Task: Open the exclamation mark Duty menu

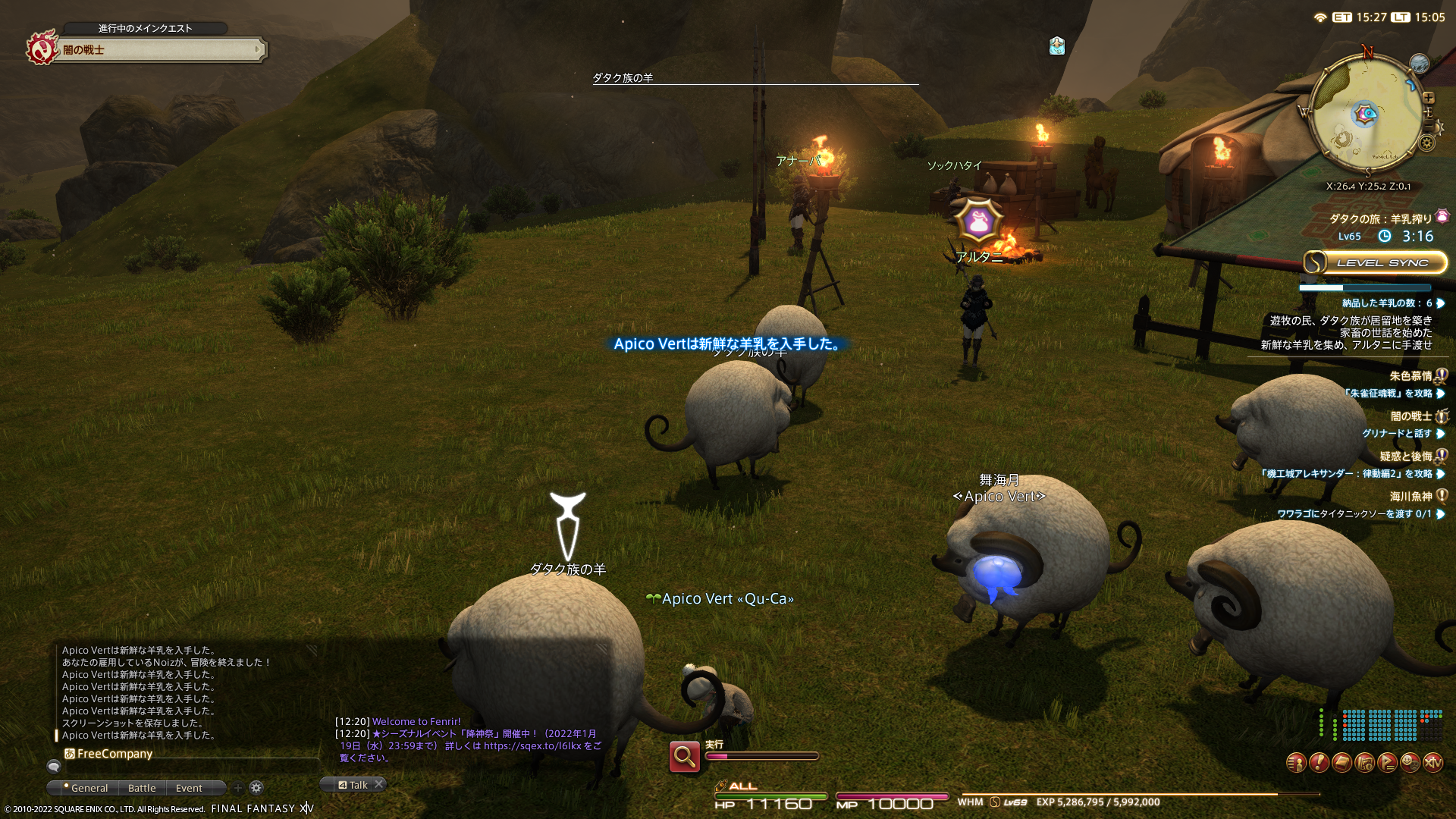Action: (x=1319, y=762)
